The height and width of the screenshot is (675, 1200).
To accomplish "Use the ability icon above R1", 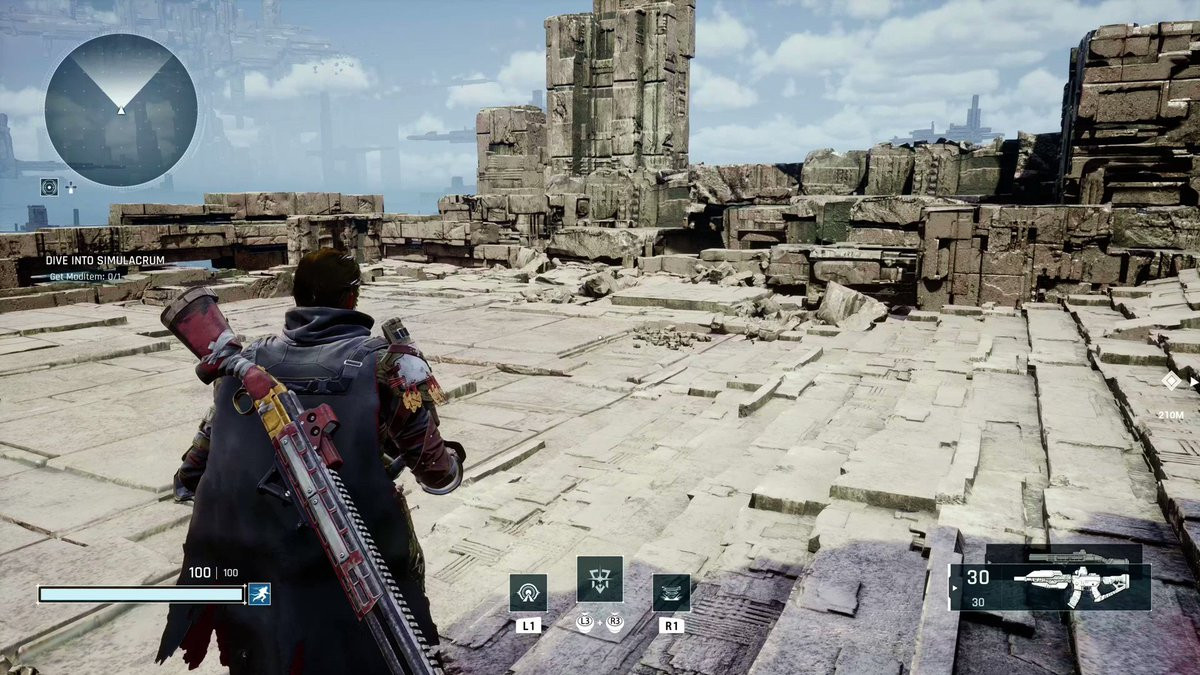I will pyautogui.click(x=671, y=592).
